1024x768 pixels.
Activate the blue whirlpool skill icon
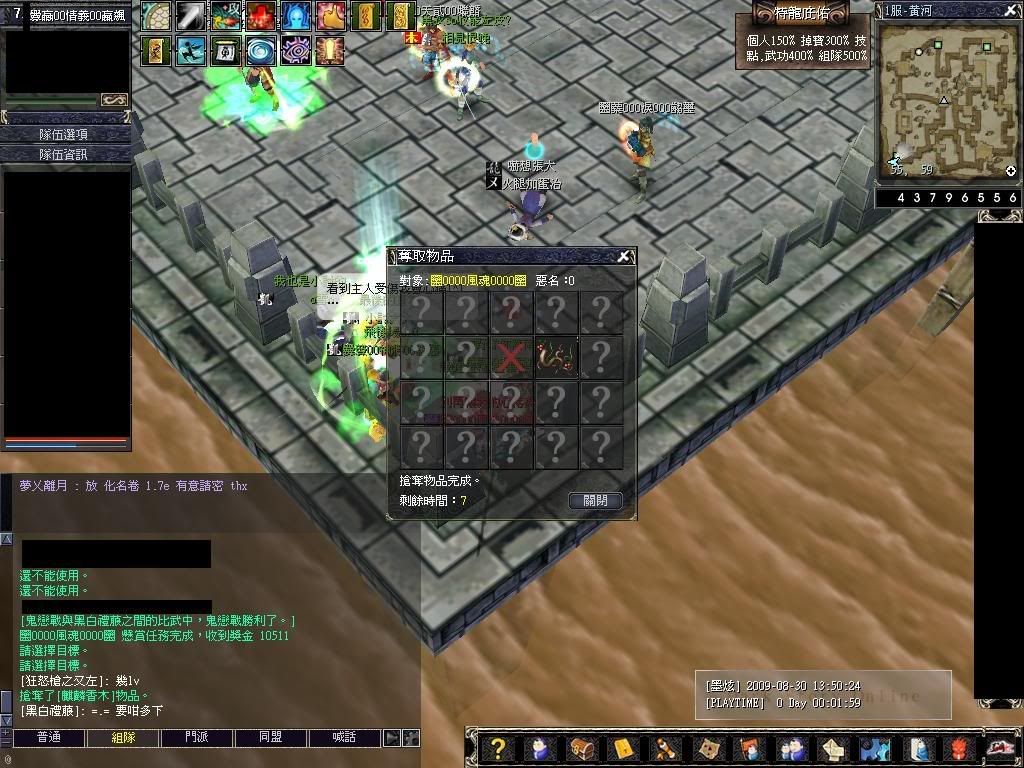(261, 50)
